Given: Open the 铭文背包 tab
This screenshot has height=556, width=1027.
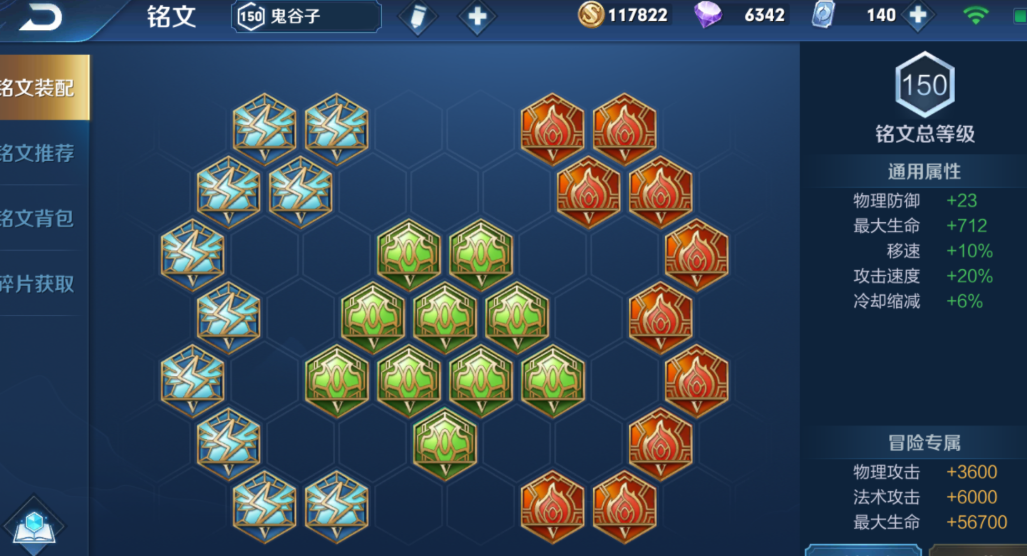Looking at the screenshot, I should point(42,219).
